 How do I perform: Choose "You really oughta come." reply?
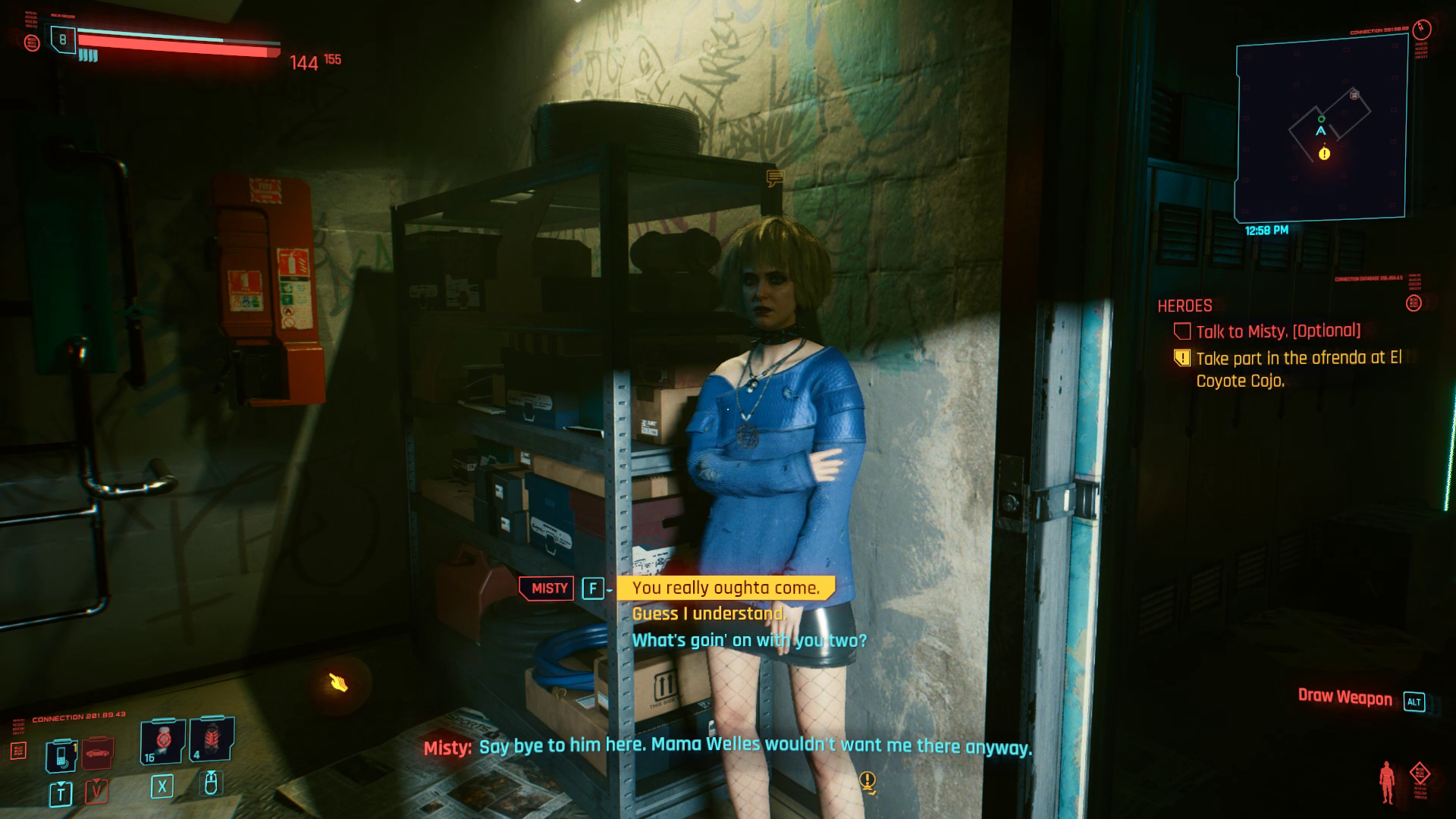726,588
